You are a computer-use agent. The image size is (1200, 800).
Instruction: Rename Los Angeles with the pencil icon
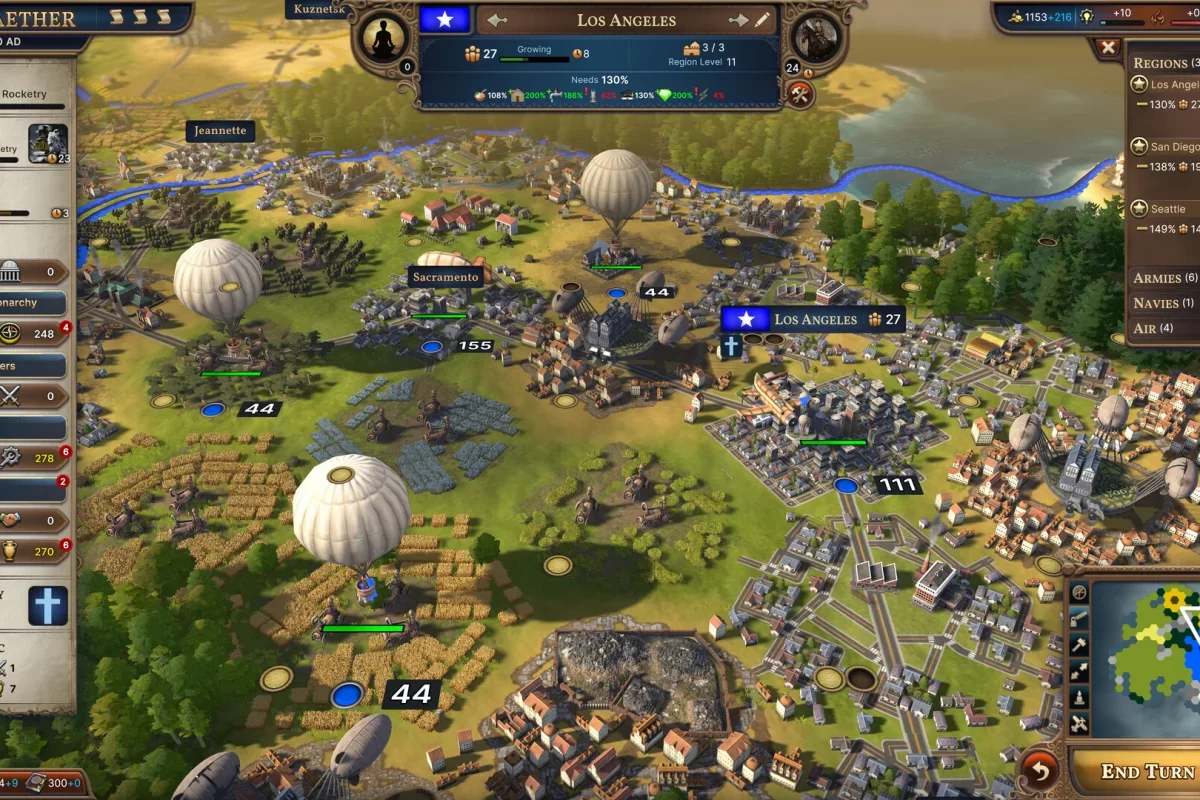[763, 20]
